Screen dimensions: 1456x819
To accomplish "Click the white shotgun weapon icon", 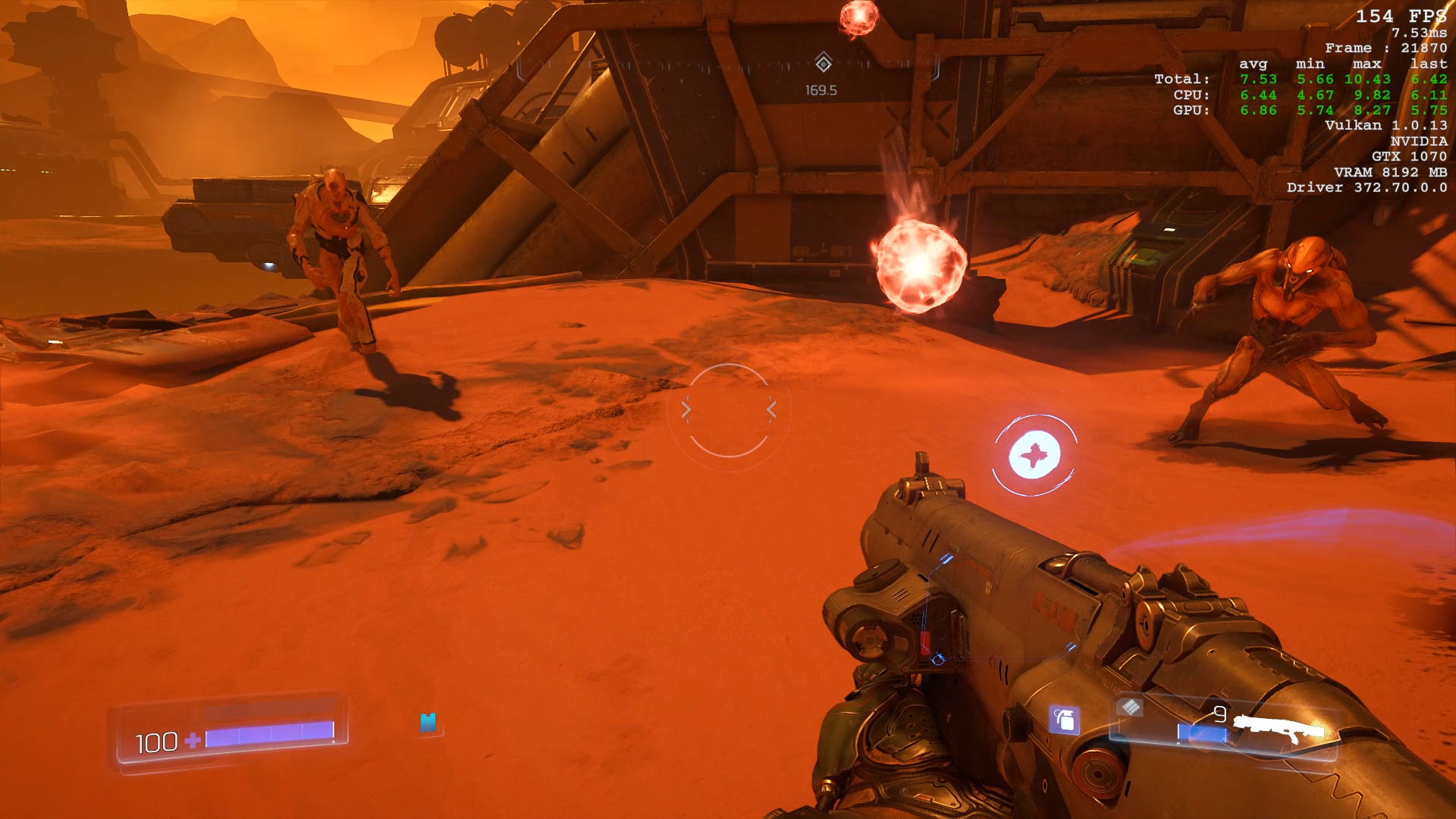I will click(1279, 729).
